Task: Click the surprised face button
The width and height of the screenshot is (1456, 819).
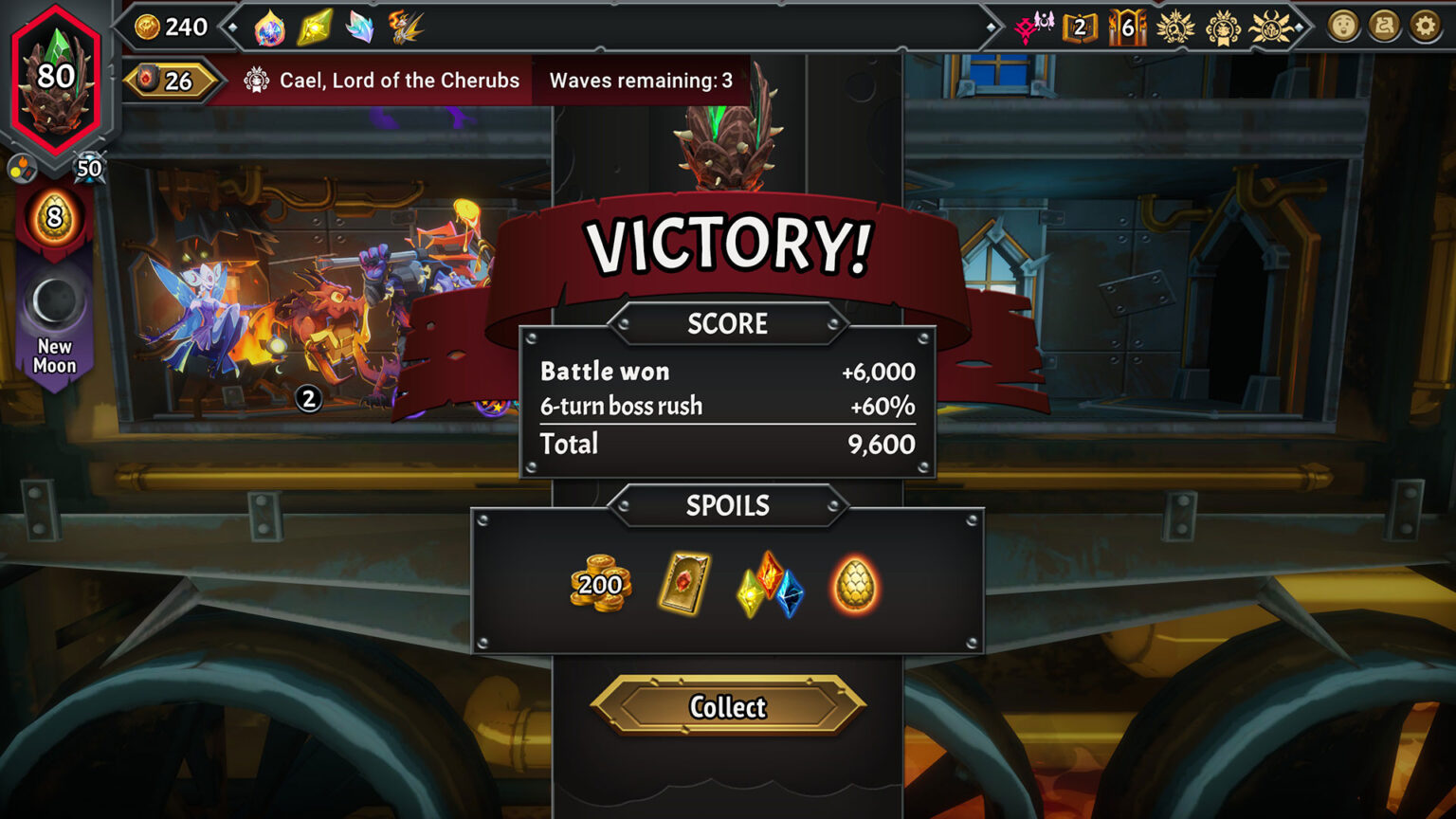Action: 1343,27
